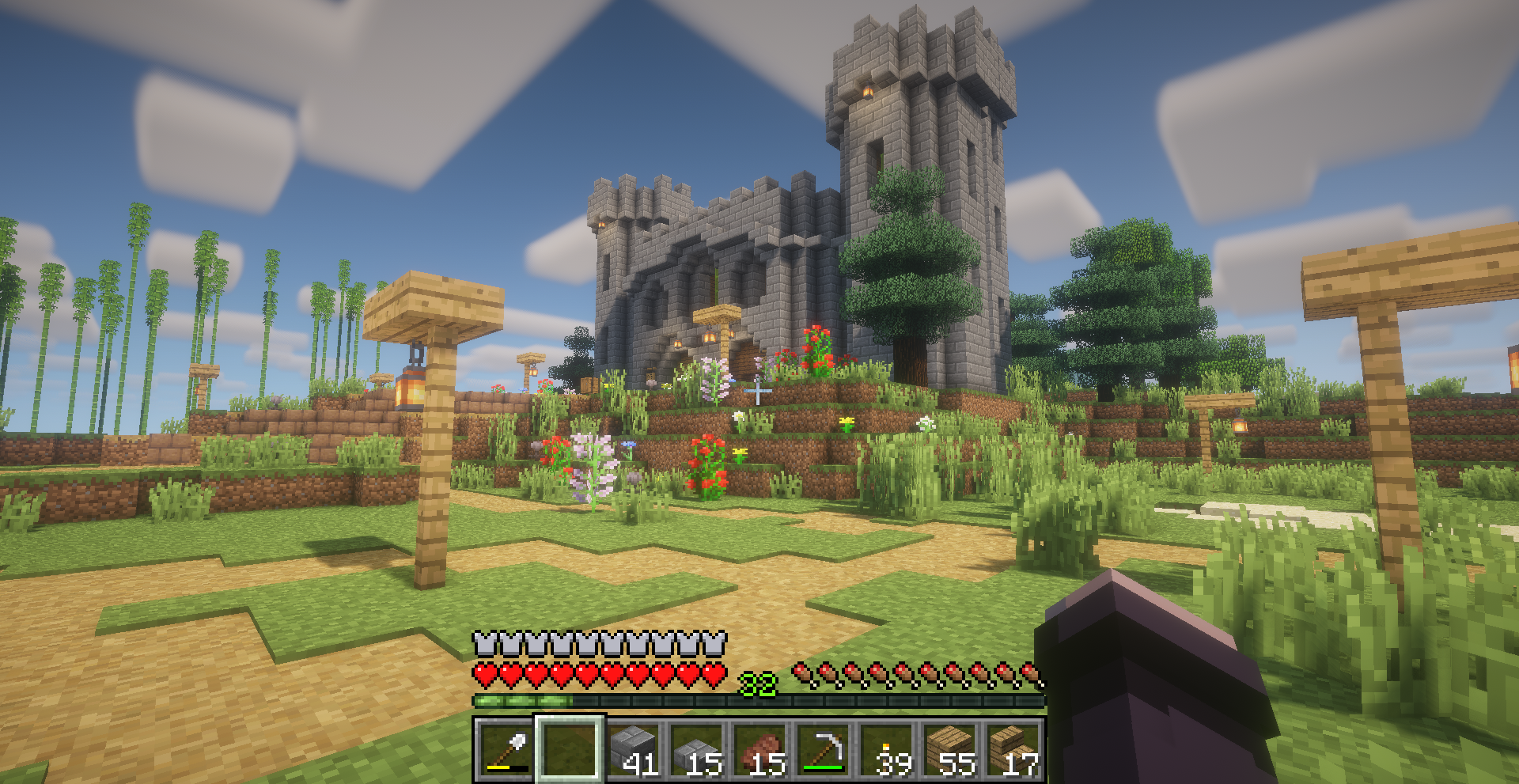Equip the iron pickaxe from the hotbar
This screenshot has height=784, width=1519.
pos(824,748)
